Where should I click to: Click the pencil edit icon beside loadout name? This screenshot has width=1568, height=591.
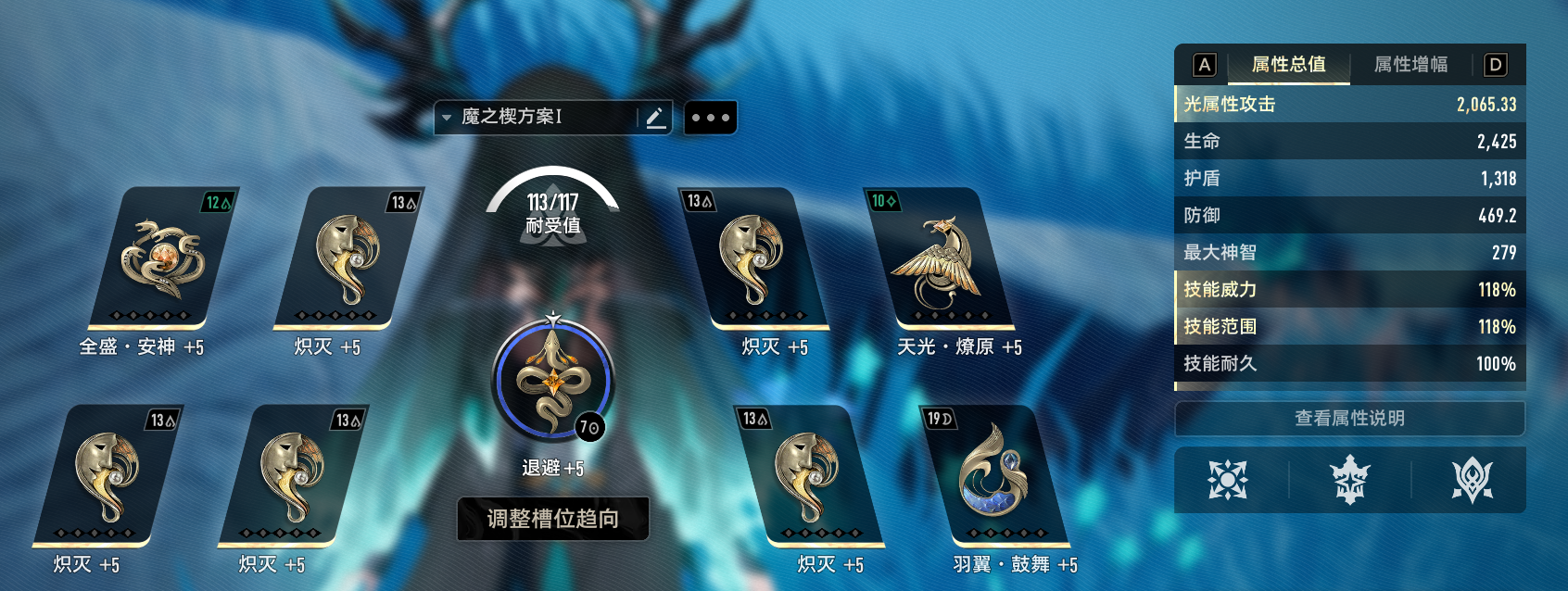point(655,118)
